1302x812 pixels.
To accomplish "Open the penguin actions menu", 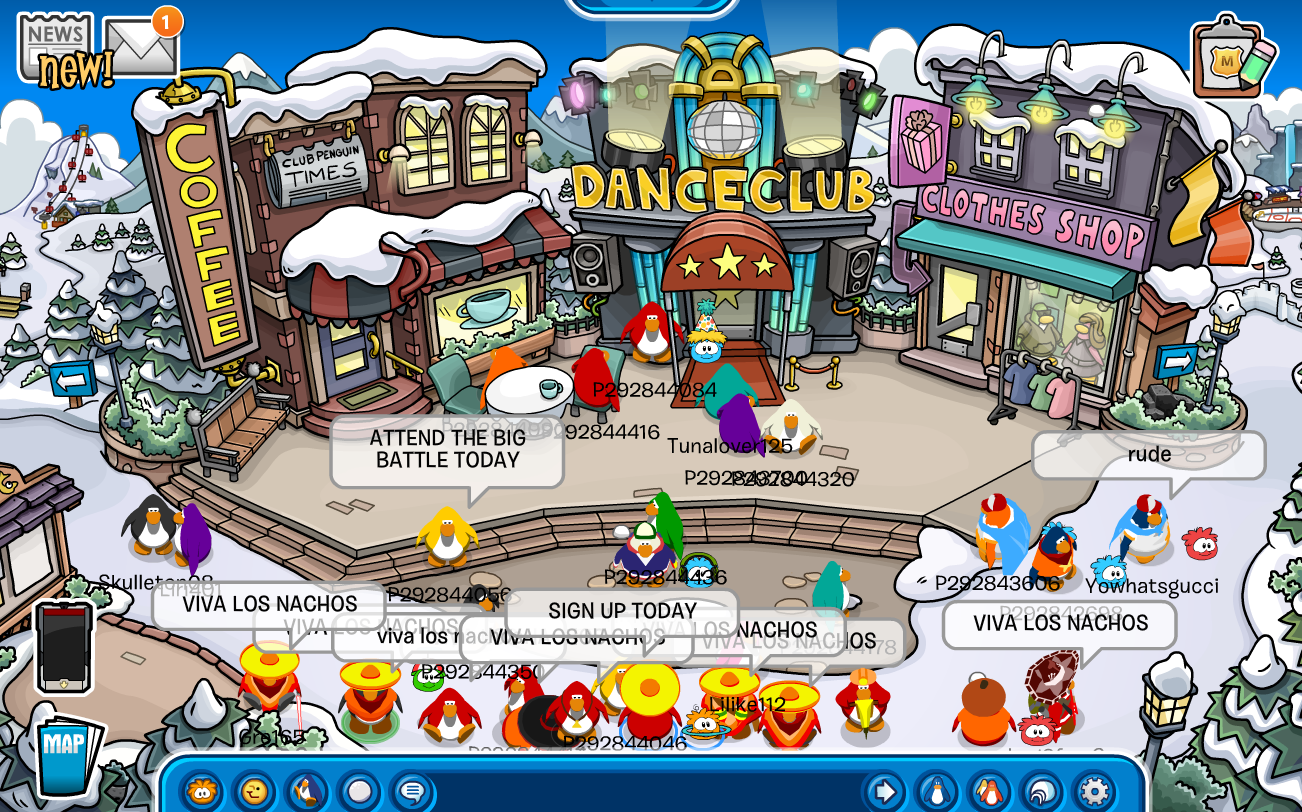I will [307, 791].
